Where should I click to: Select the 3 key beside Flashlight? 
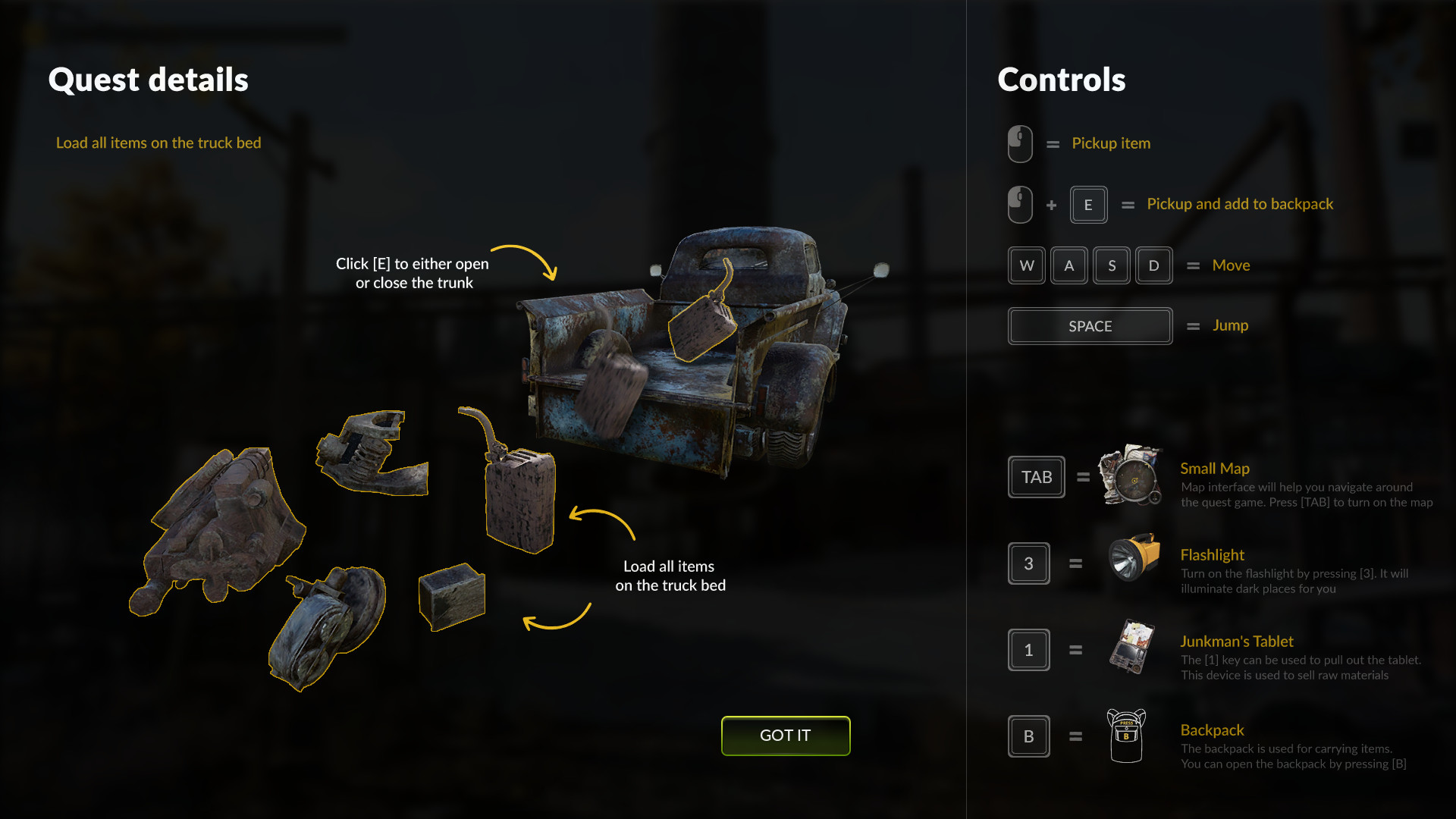click(1028, 563)
